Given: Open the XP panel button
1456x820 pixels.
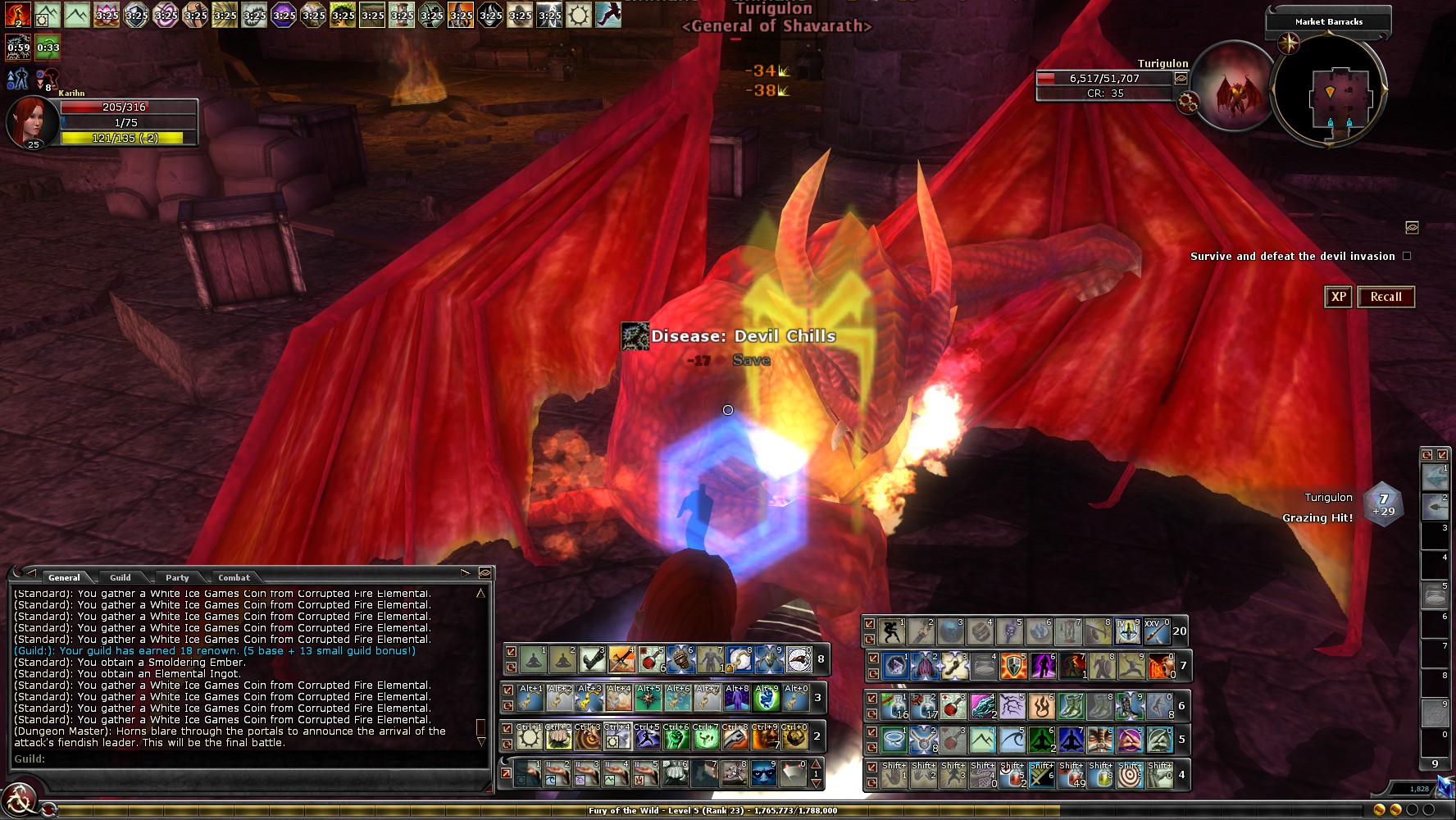Looking at the screenshot, I should (1338, 297).
